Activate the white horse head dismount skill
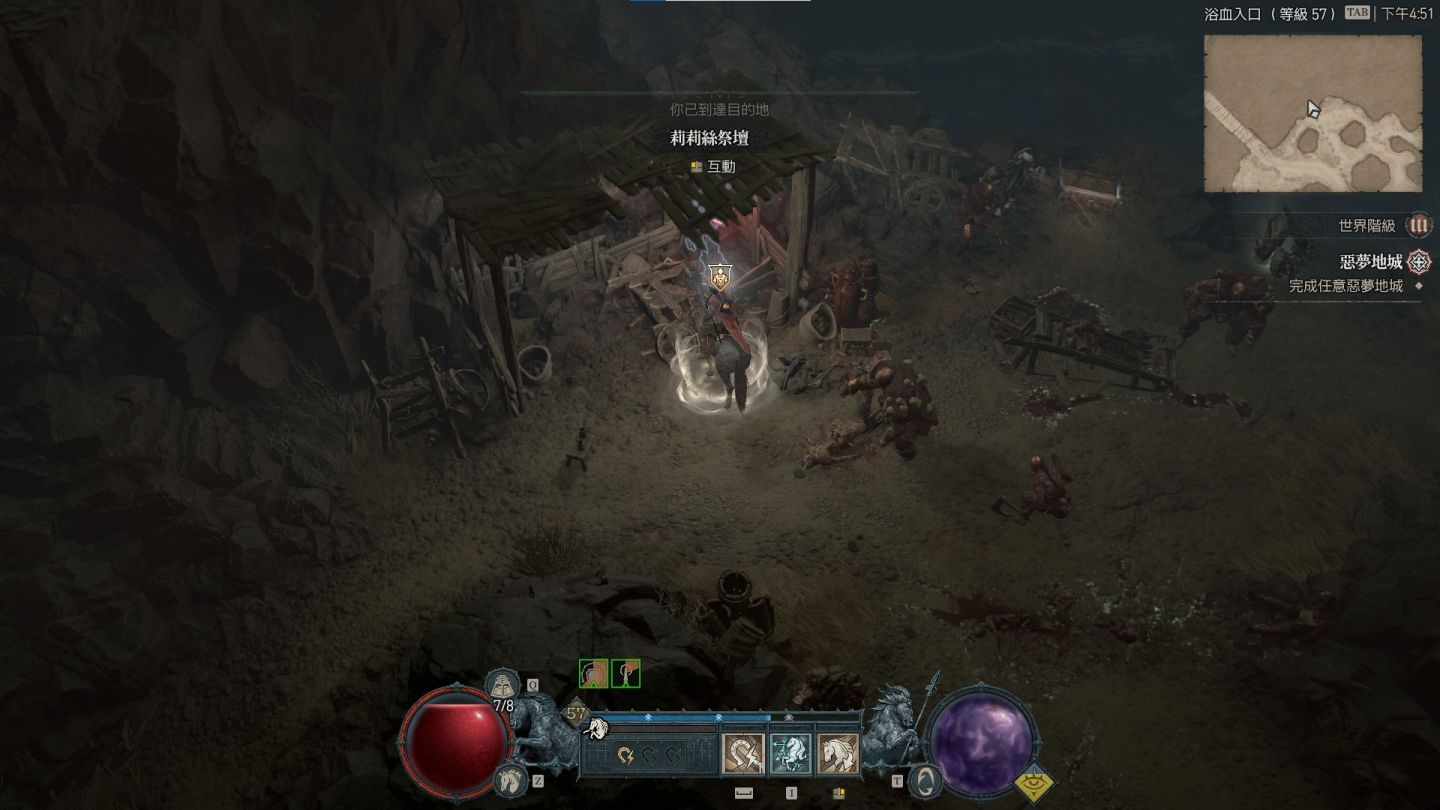 [838, 755]
